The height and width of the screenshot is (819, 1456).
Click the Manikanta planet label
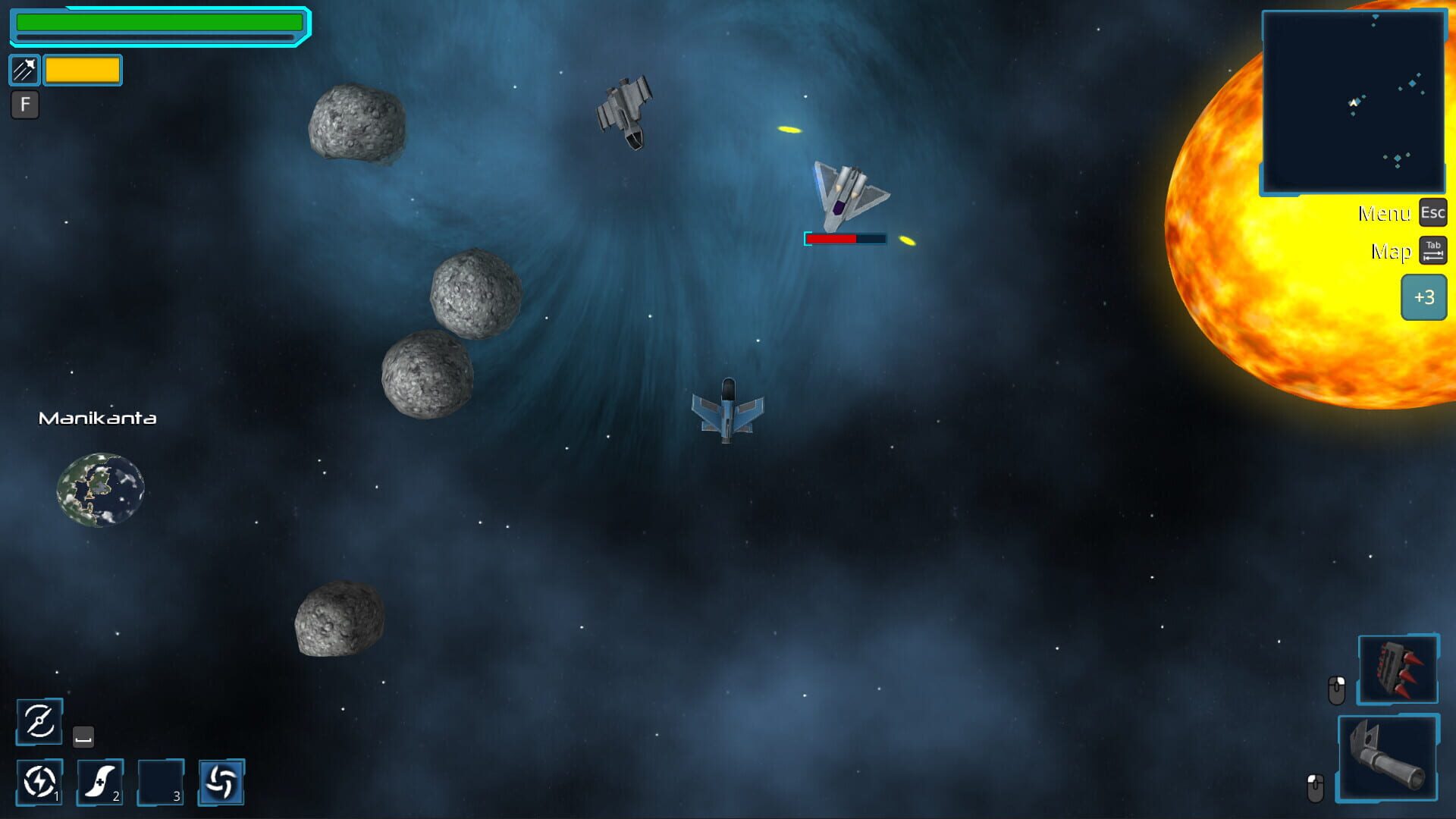[x=98, y=418]
